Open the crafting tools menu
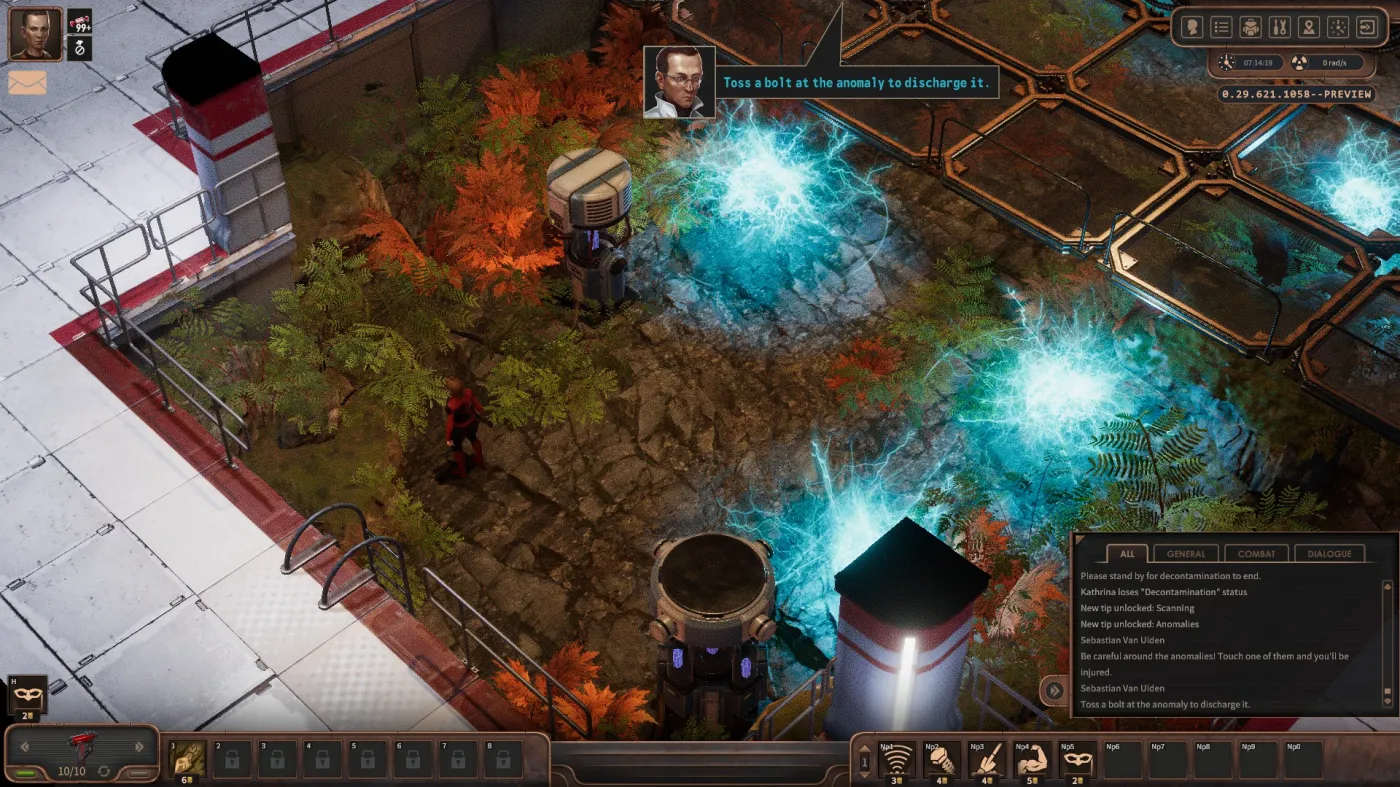Image resolution: width=1400 pixels, height=787 pixels. 1279,27
